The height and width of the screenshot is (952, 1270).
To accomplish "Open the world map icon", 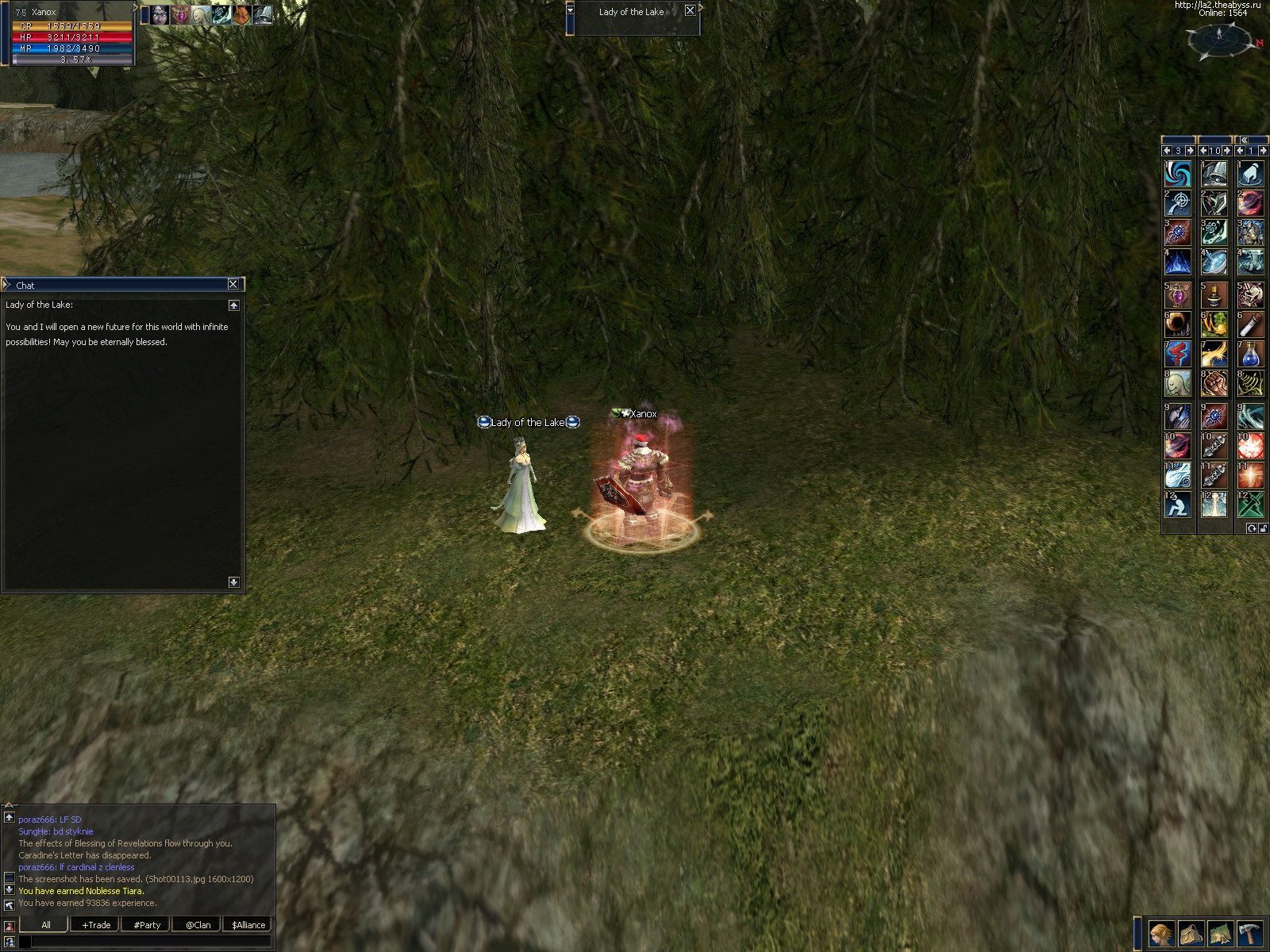I will coord(1220,934).
